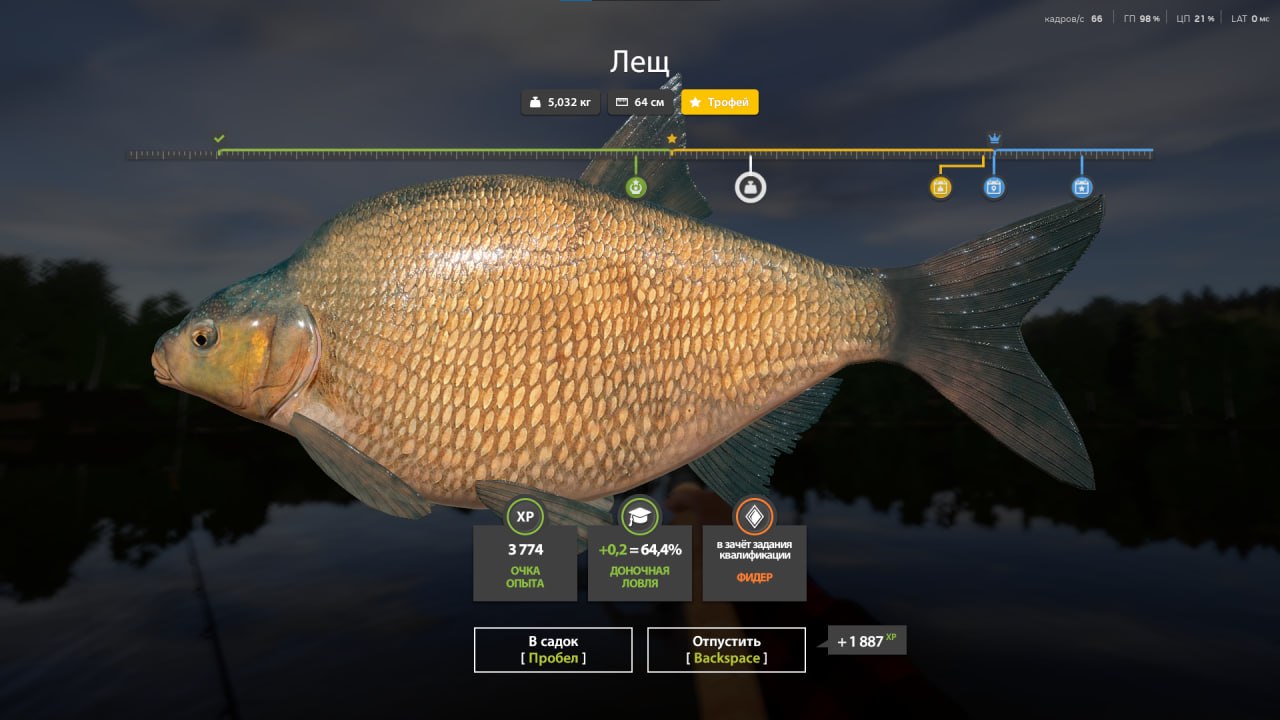Select the blue star calendar marker on the scale
Image resolution: width=1280 pixels, height=720 pixels.
(x=1082, y=187)
